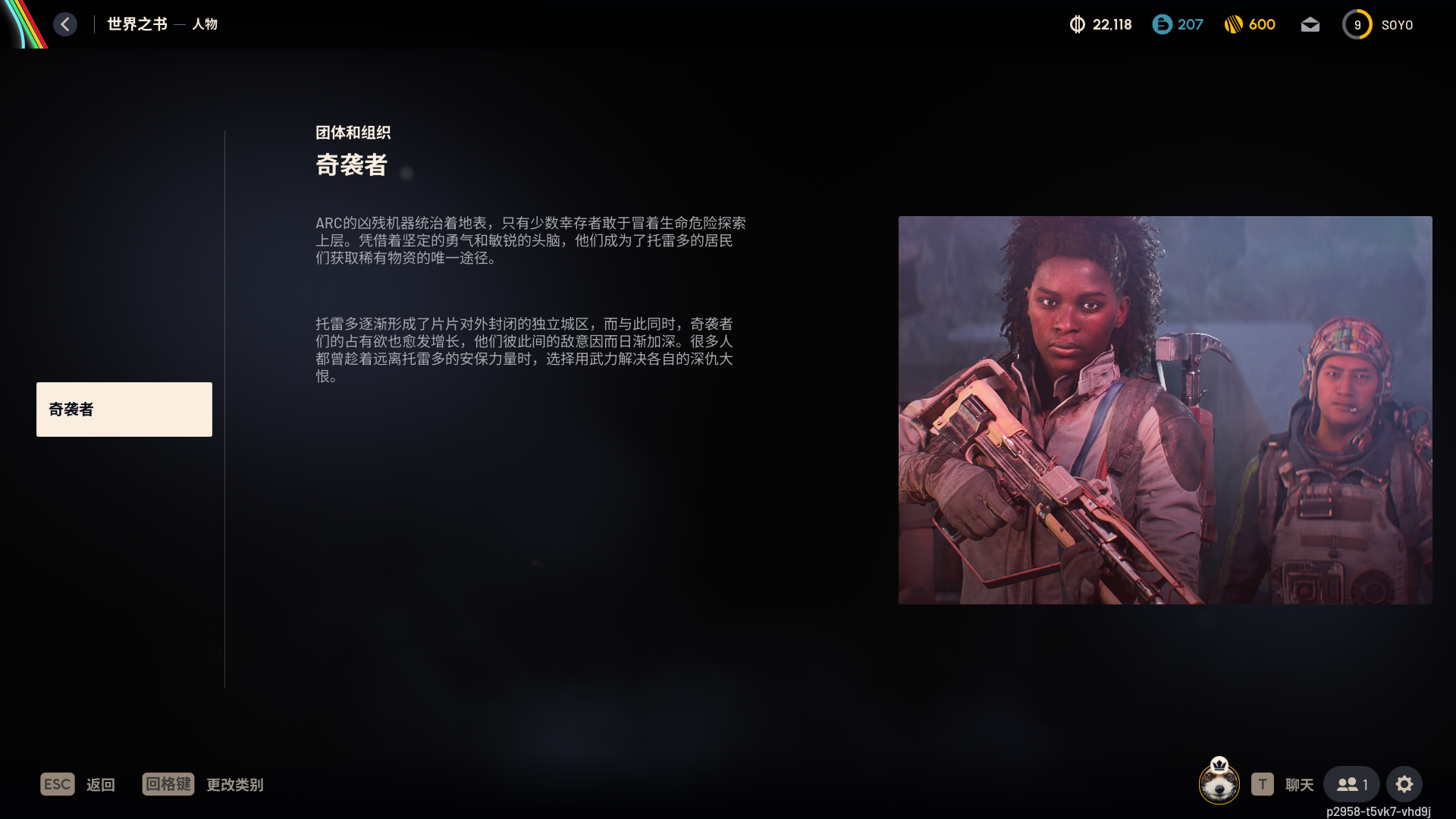Go back using the arrow button
Image resolution: width=1456 pixels, height=819 pixels.
65,24
